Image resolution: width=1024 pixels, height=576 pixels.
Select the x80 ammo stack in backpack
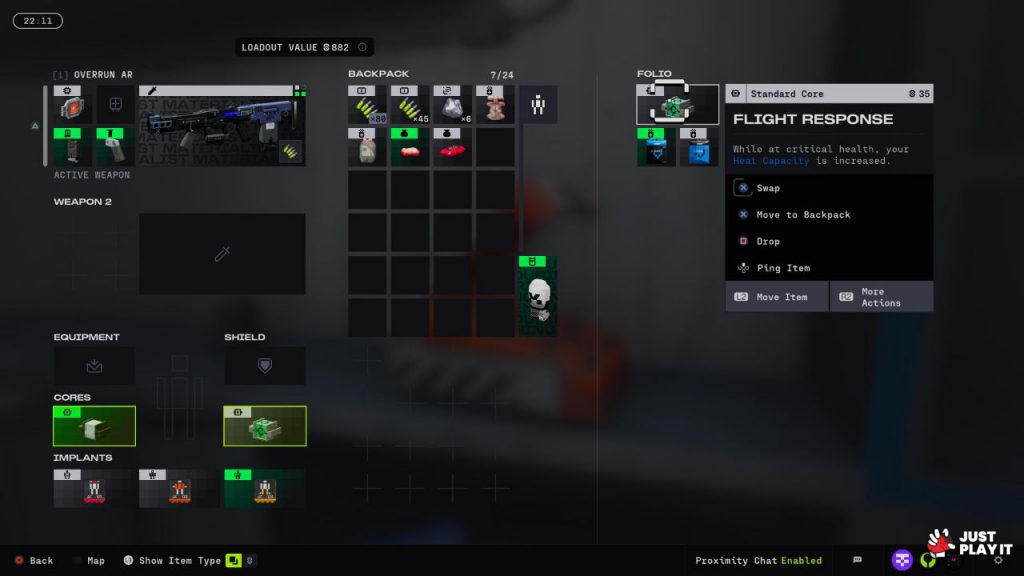tap(368, 106)
